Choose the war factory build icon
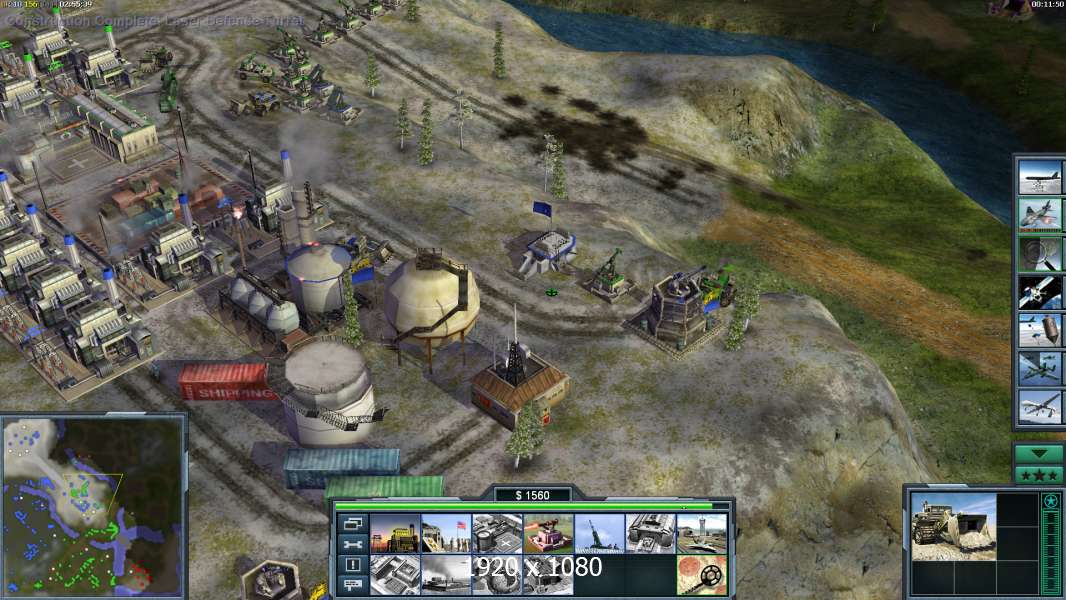Screen dimensions: 1066x600 tap(651, 533)
